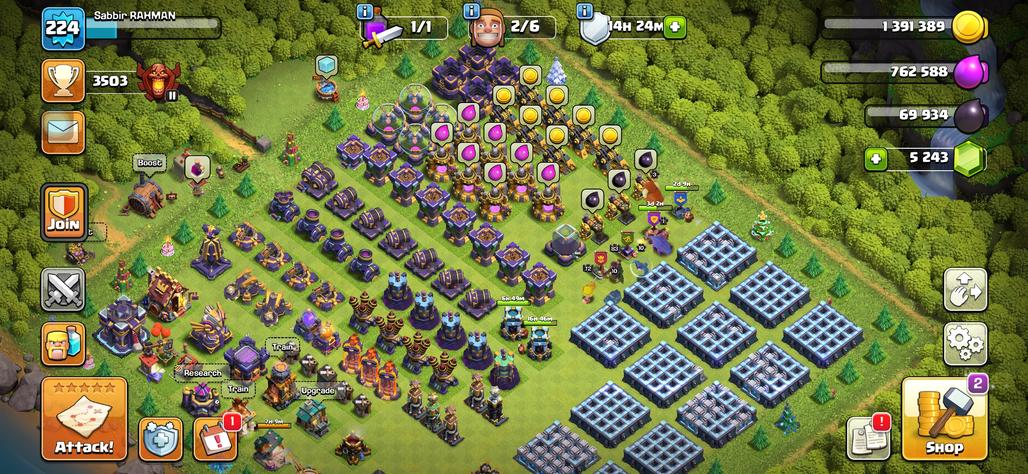Show info for the shield timer

click(587, 12)
